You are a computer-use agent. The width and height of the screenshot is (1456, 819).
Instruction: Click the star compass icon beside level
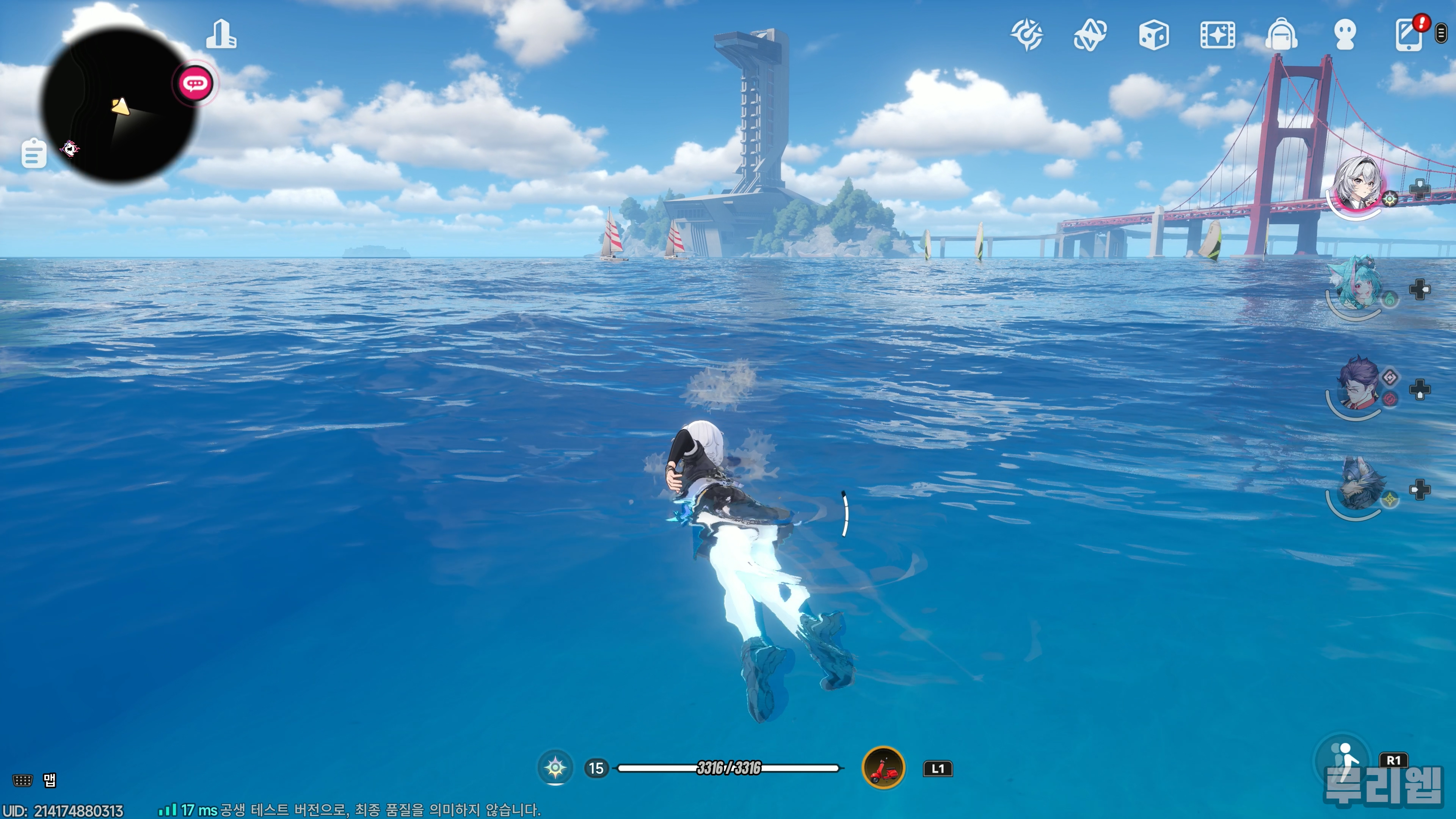(555, 767)
